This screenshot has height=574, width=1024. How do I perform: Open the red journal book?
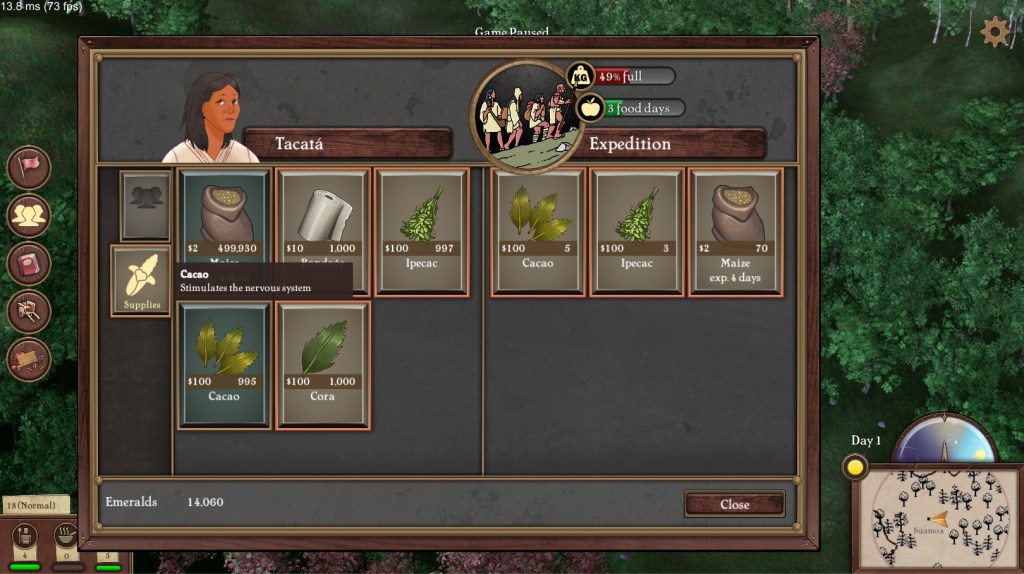click(29, 263)
